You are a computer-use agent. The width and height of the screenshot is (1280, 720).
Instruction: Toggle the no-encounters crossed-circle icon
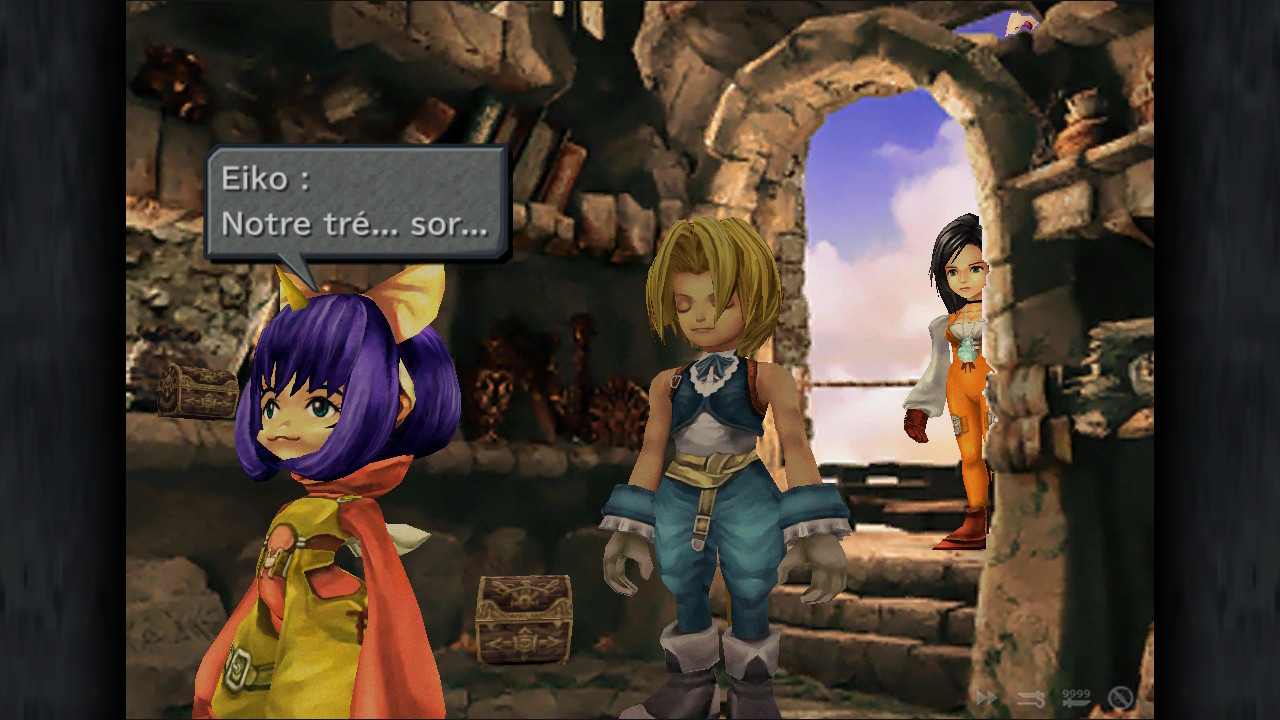pos(1120,697)
